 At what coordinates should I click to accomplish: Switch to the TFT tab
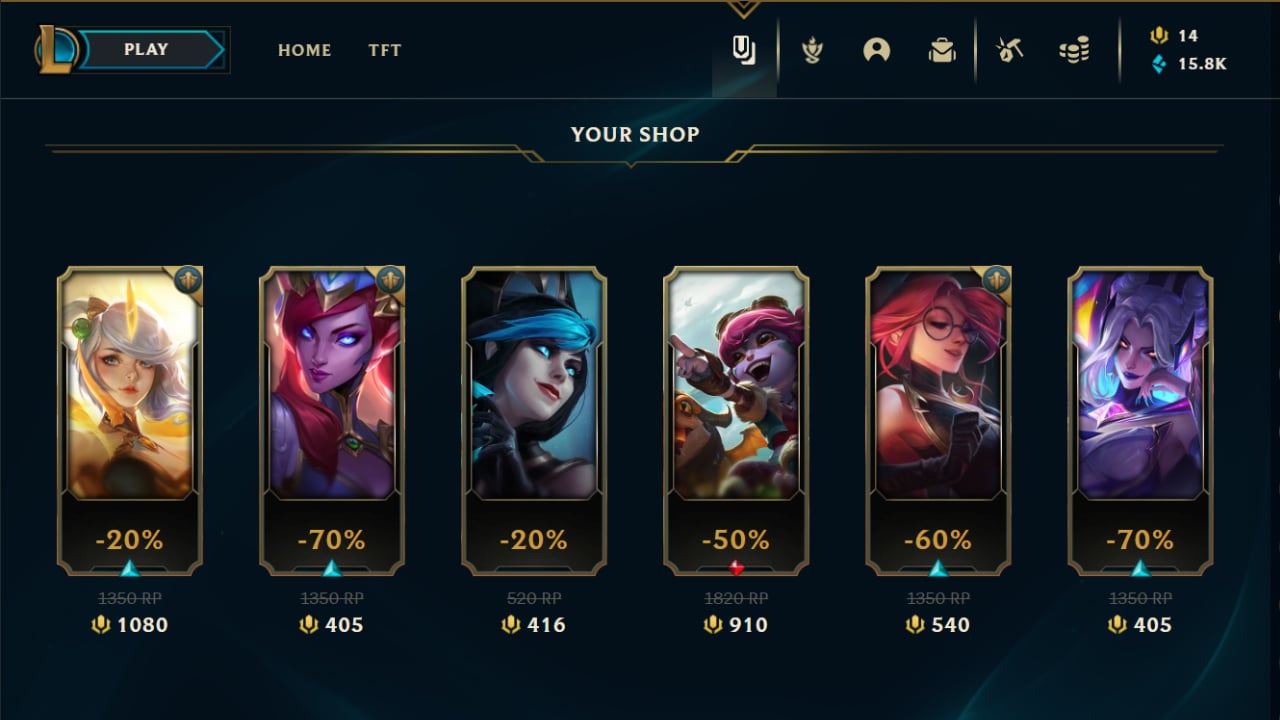(x=385, y=50)
